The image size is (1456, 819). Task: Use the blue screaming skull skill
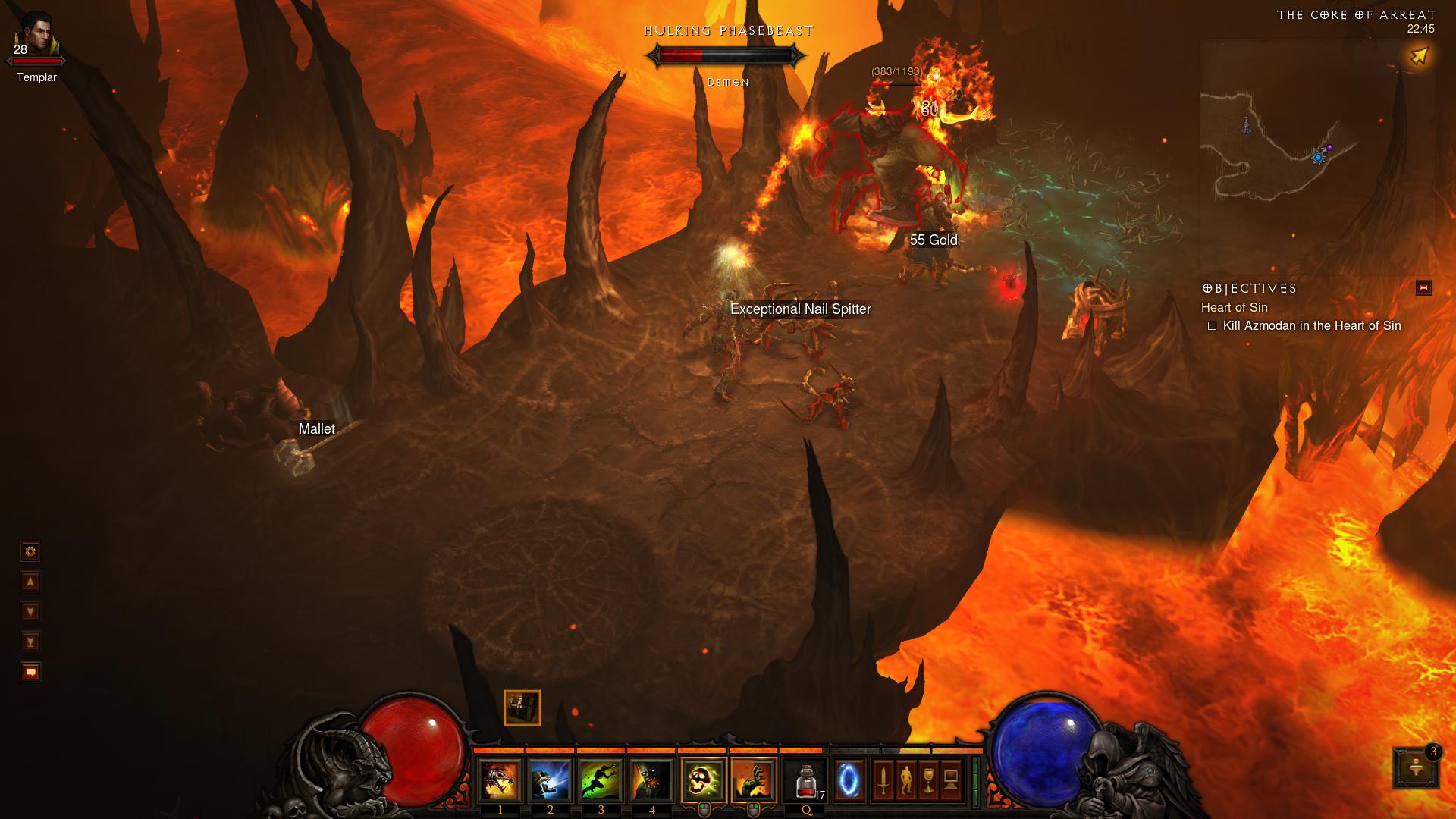(551, 780)
